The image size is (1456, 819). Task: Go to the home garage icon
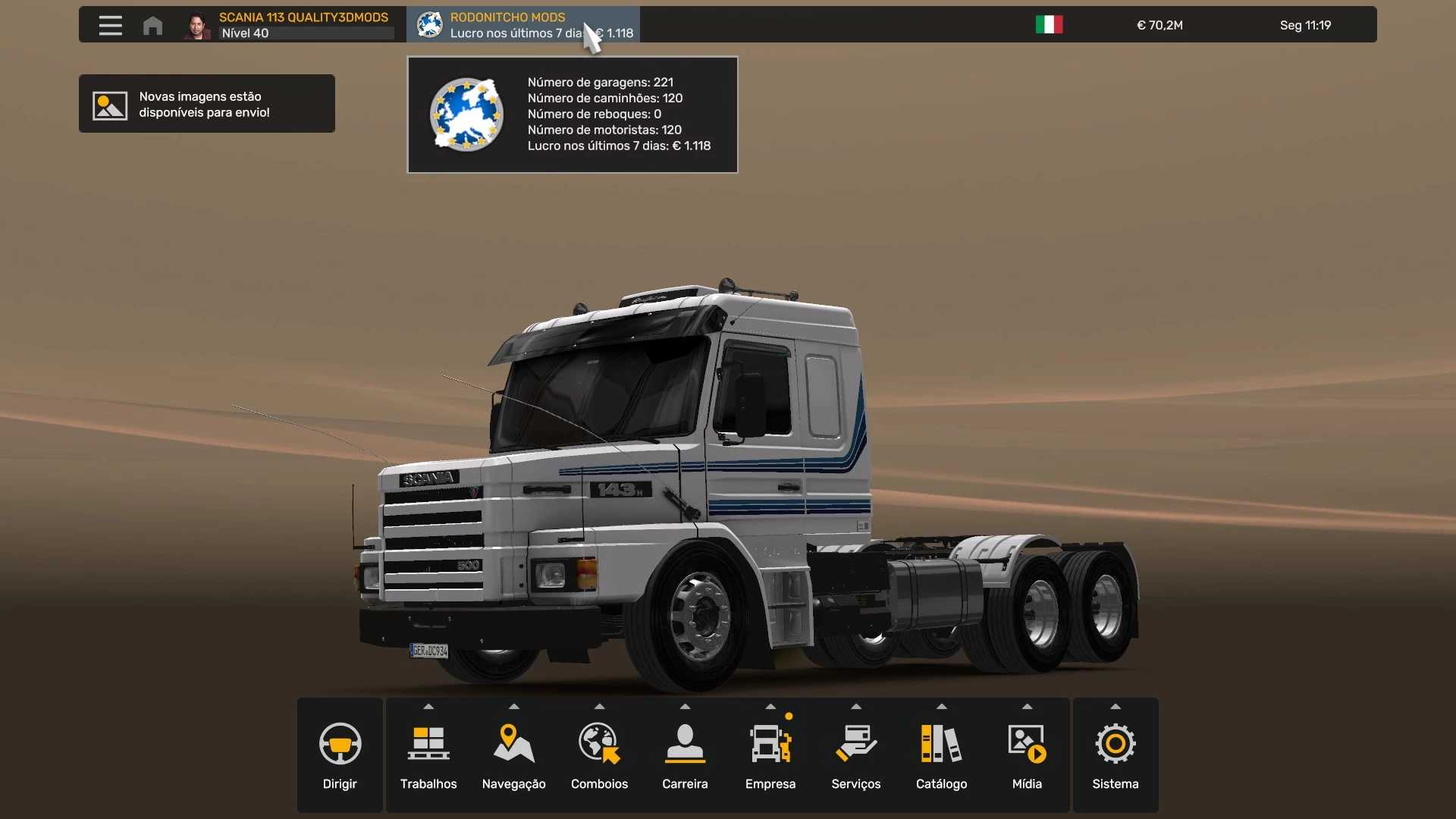pyautogui.click(x=152, y=26)
